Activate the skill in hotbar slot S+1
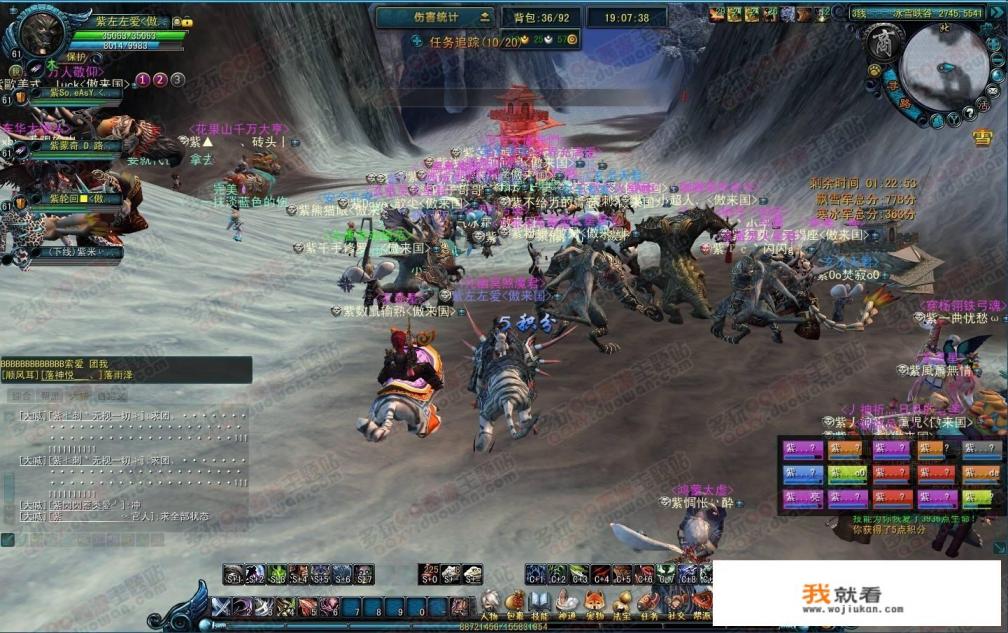Screen dimensions: 1008x633 (x=233, y=574)
